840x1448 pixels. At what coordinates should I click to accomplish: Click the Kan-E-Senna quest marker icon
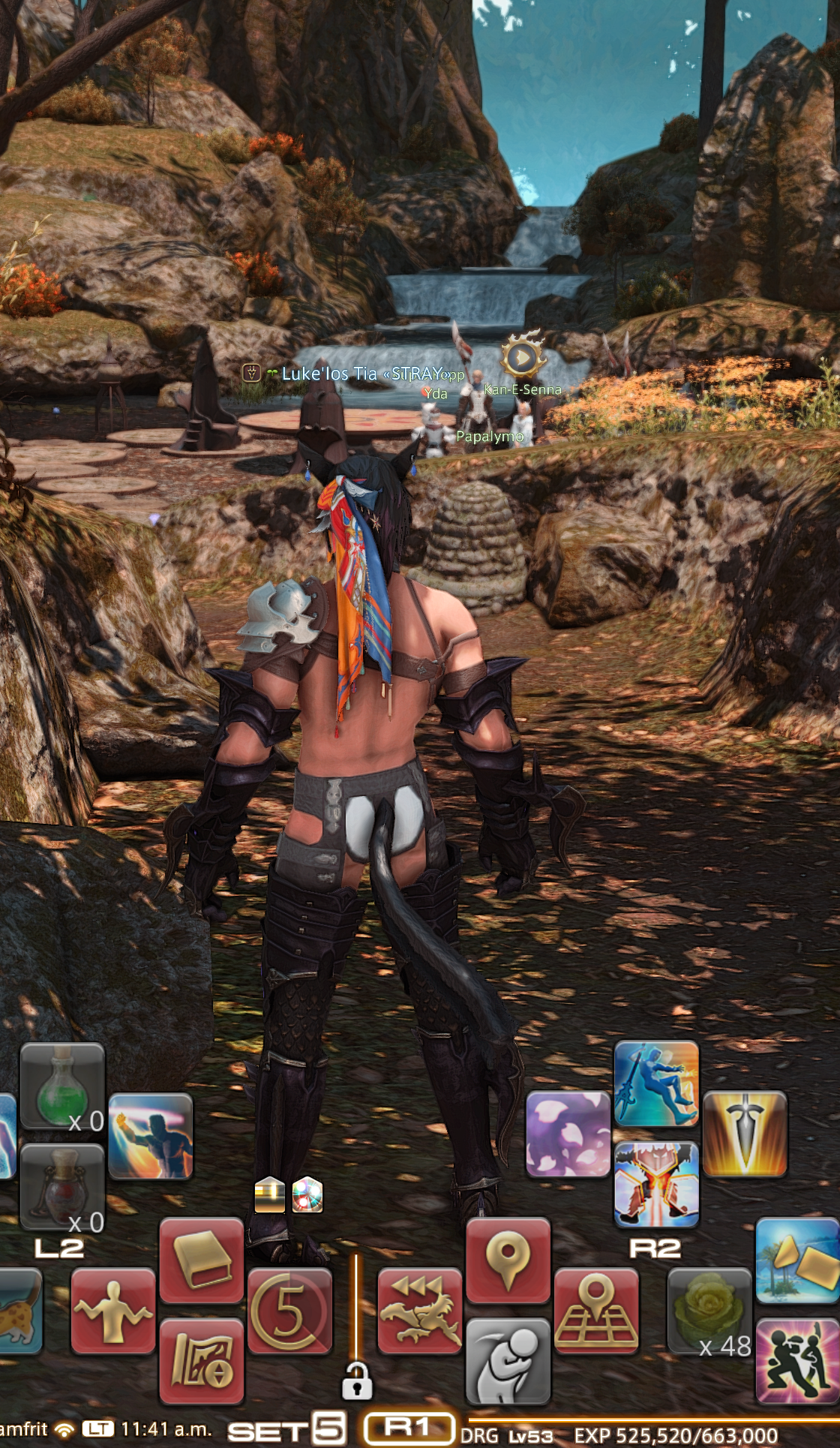coord(520,358)
